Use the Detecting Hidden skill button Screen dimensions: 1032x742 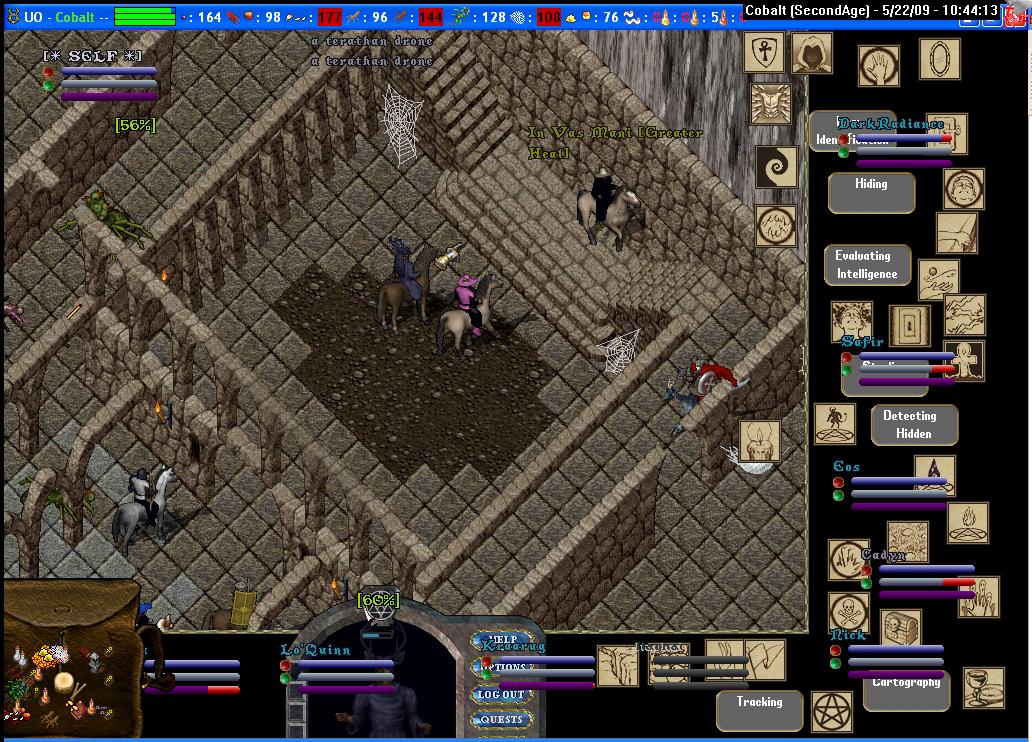pos(913,425)
